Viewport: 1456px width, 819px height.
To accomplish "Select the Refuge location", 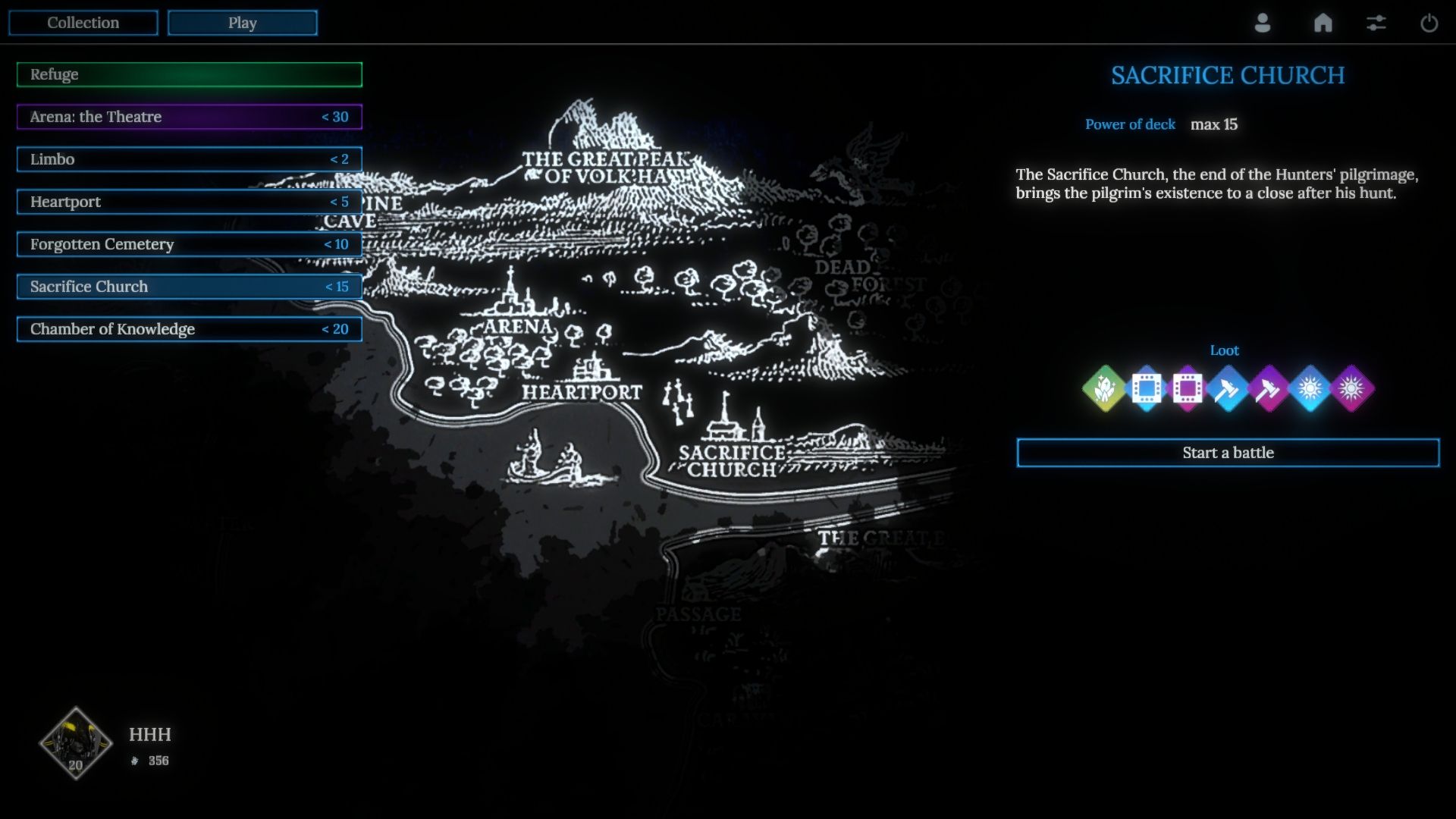I will (x=190, y=74).
